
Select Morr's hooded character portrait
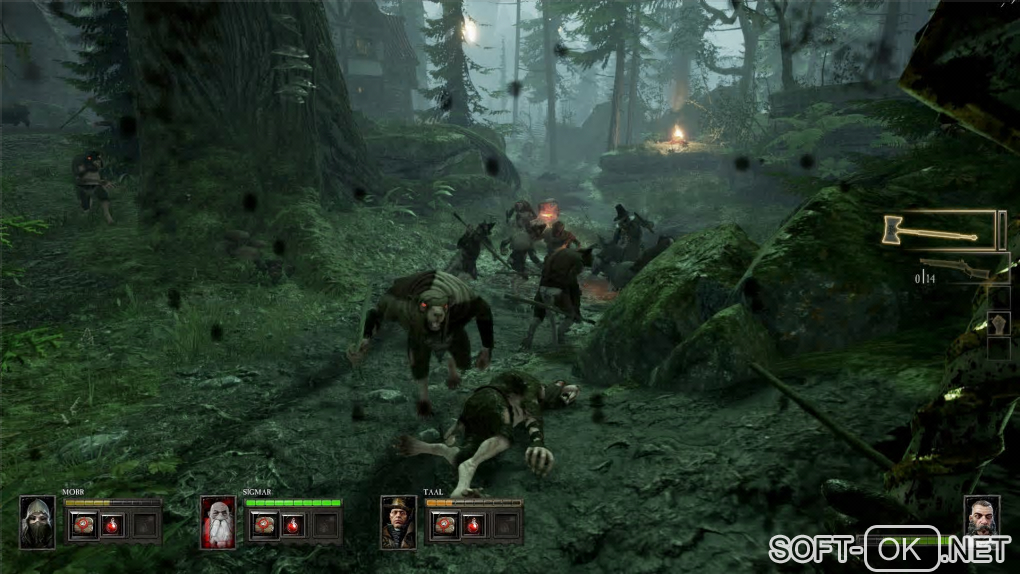coord(38,522)
